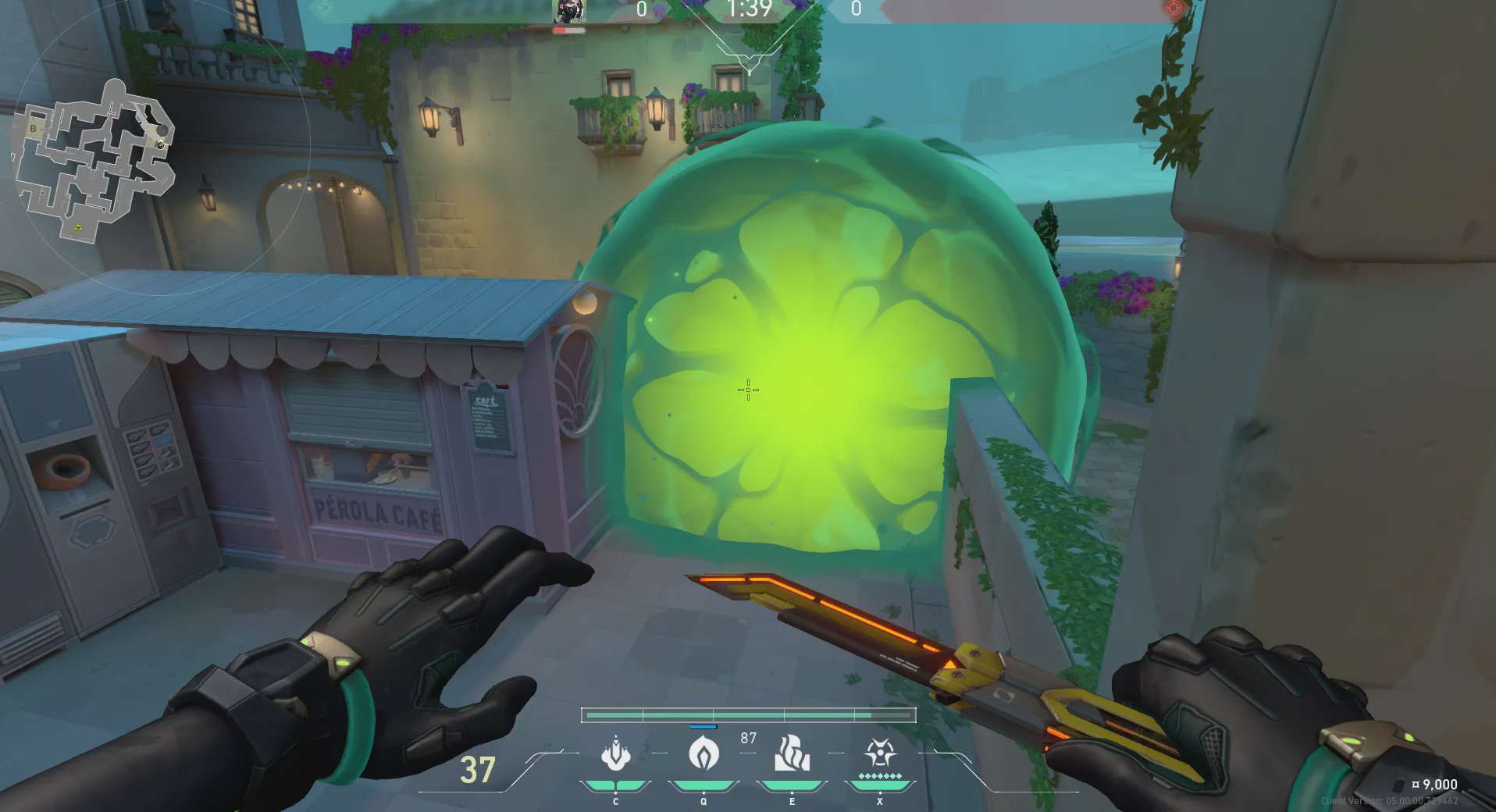Choose the Toxic Screen ability icon
The height and width of the screenshot is (812, 1496).
[792, 754]
